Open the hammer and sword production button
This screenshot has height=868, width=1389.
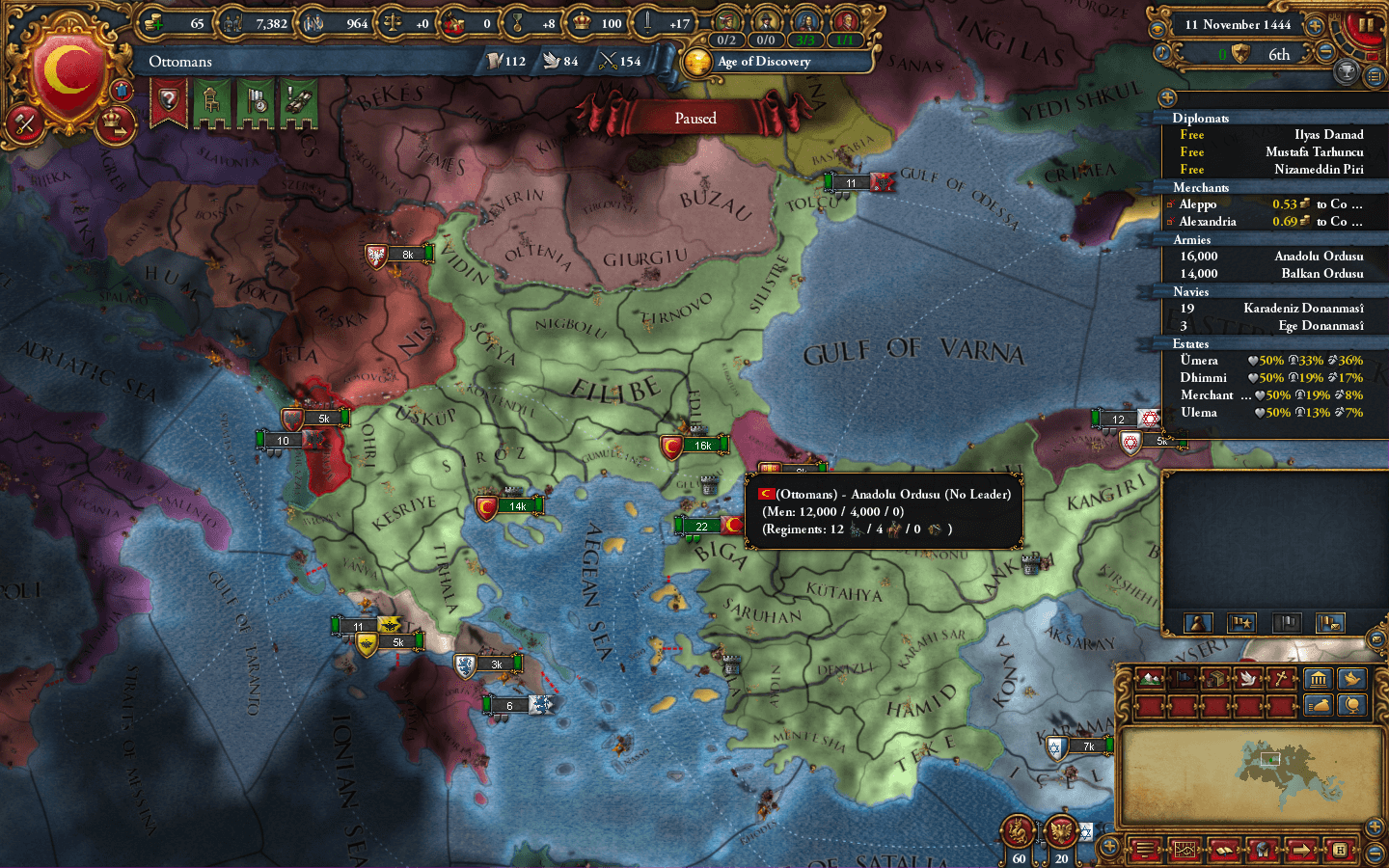[x=24, y=123]
